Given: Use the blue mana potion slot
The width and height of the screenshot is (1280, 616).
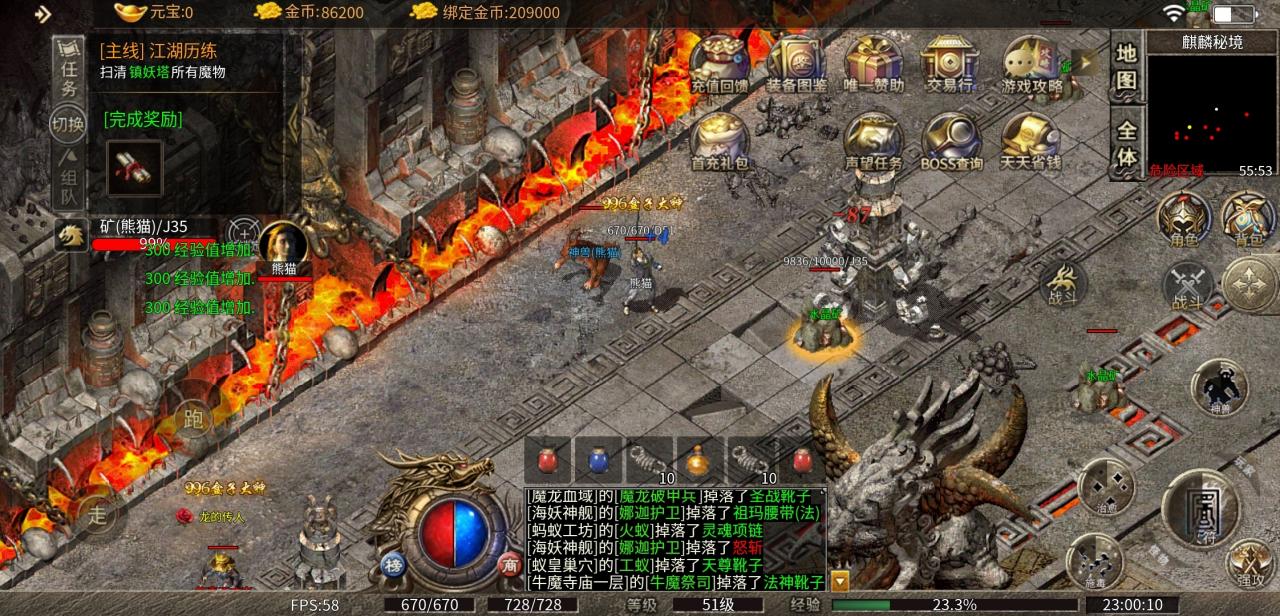Looking at the screenshot, I should tap(597, 460).
